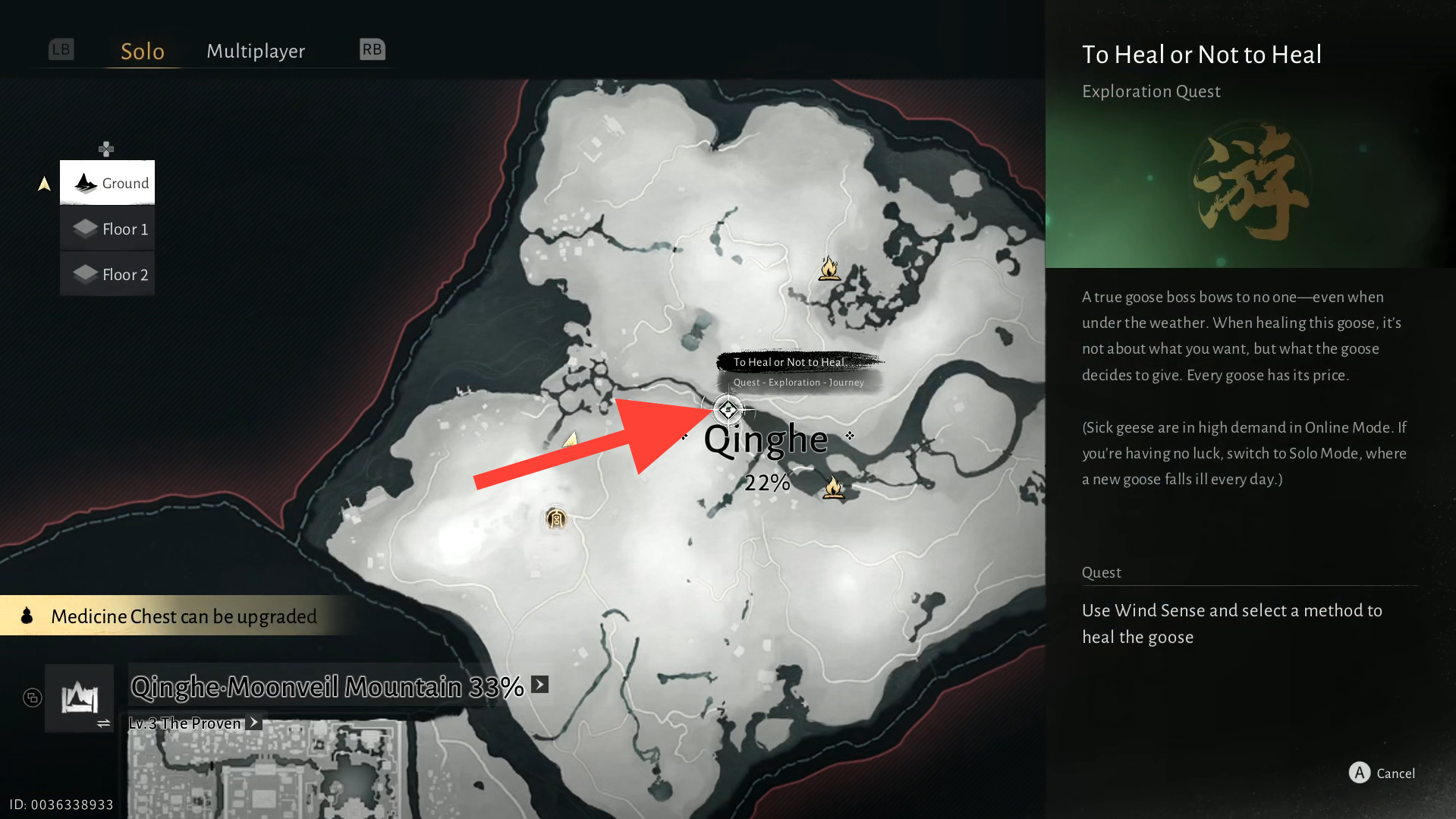Switch to the Solo tab
The height and width of the screenshot is (819, 1456).
[x=143, y=51]
